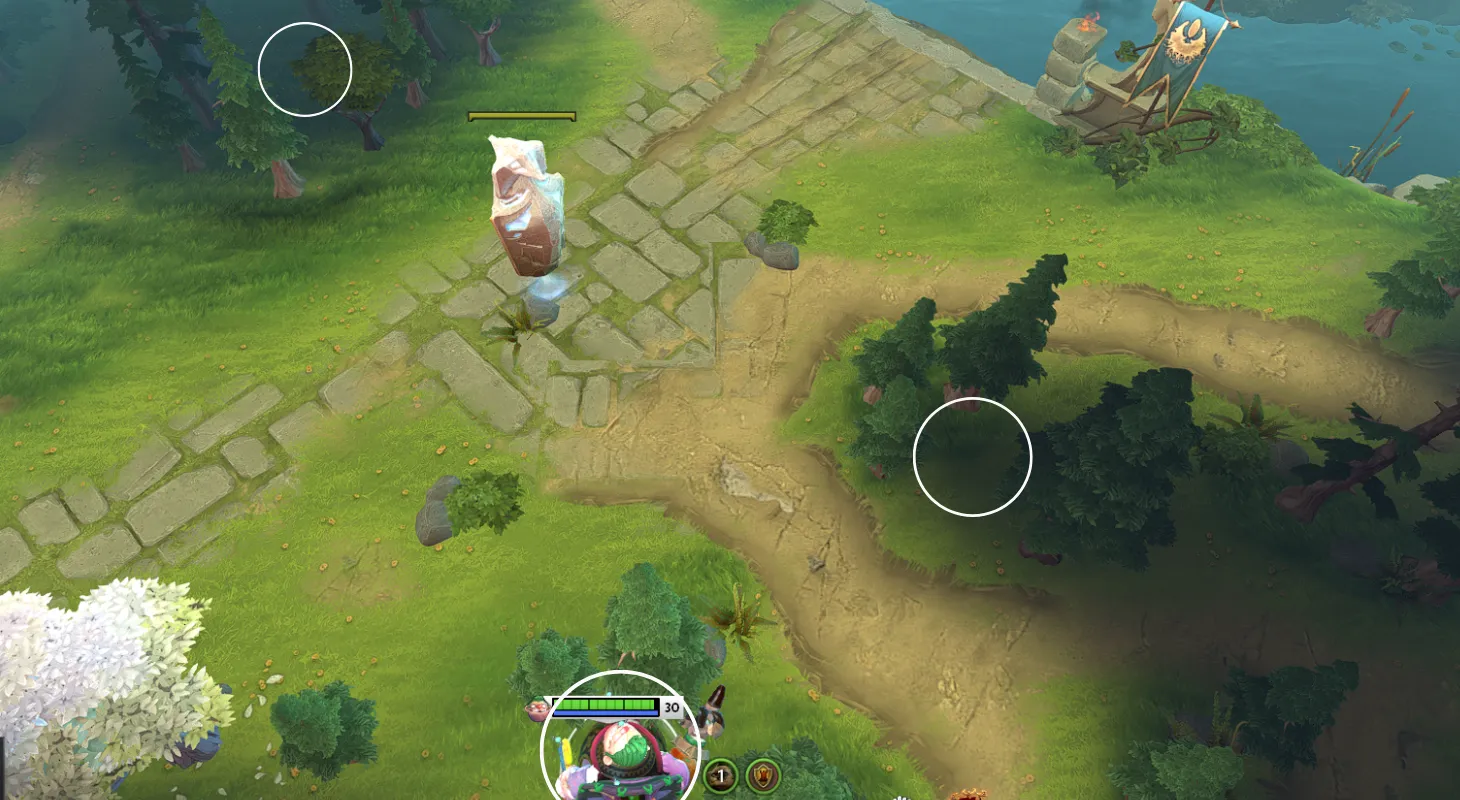Click the buff icon showing stack count 1
This screenshot has width=1460, height=800.
click(720, 775)
